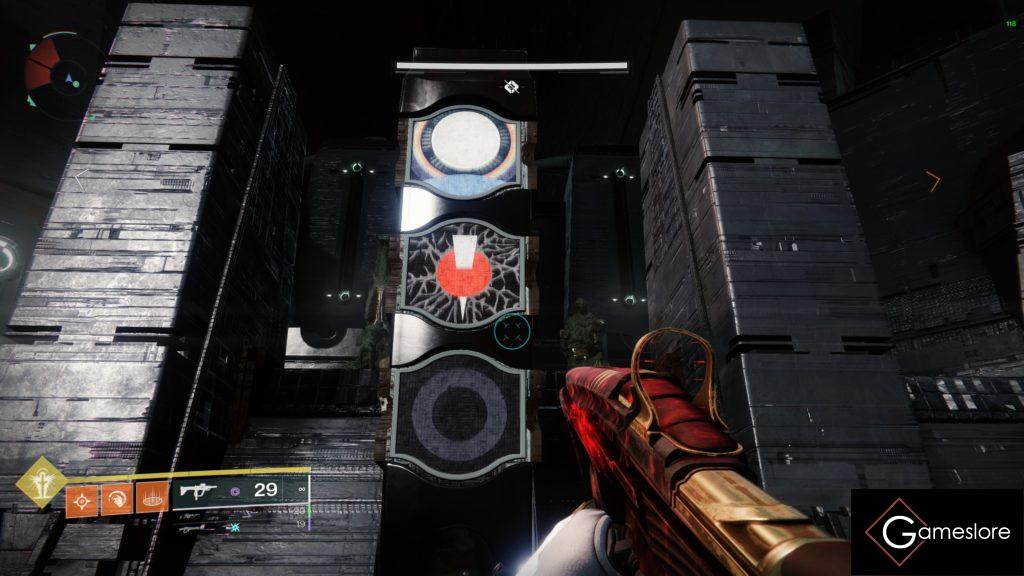Activate the rift class ability icon
This screenshot has width=1024, height=576.
(151, 498)
